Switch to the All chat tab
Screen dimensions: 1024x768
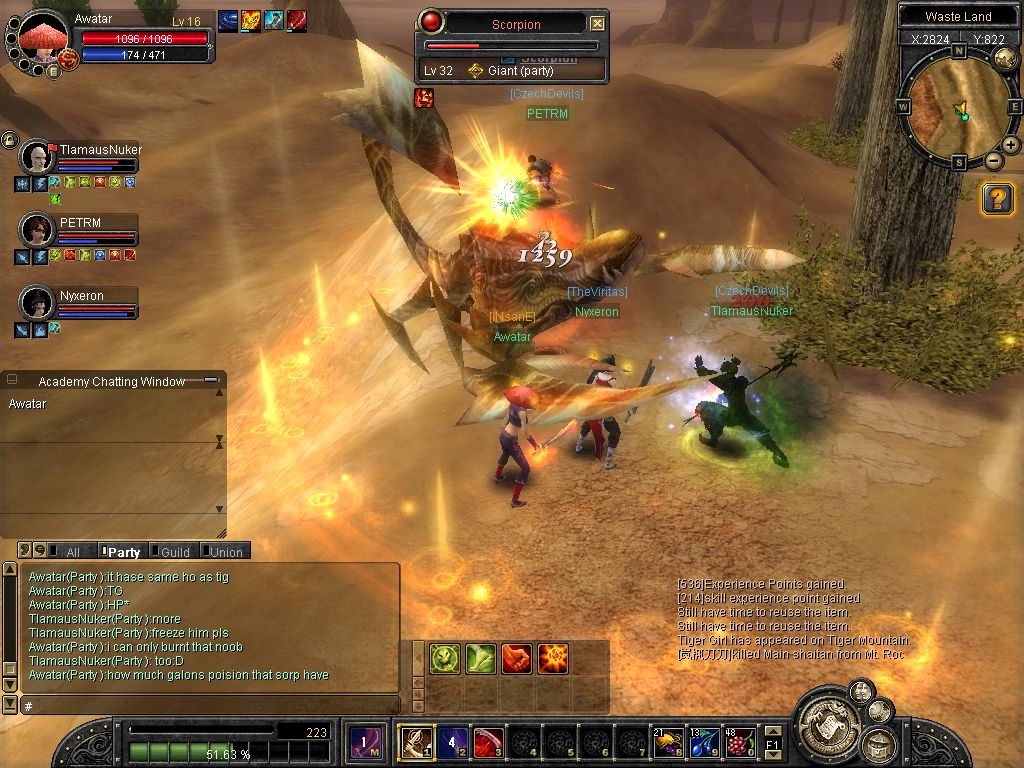coord(70,552)
